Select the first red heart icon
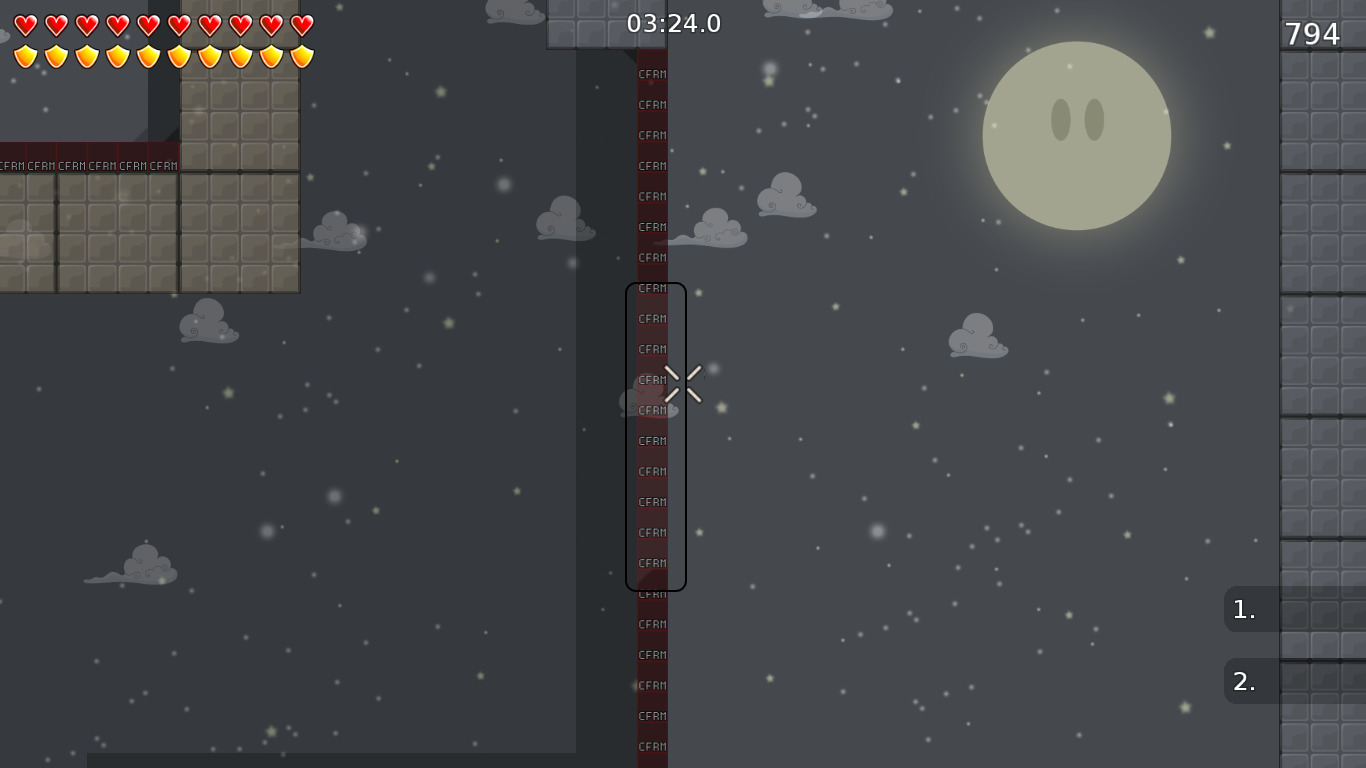The width and height of the screenshot is (1366, 768). point(26,27)
